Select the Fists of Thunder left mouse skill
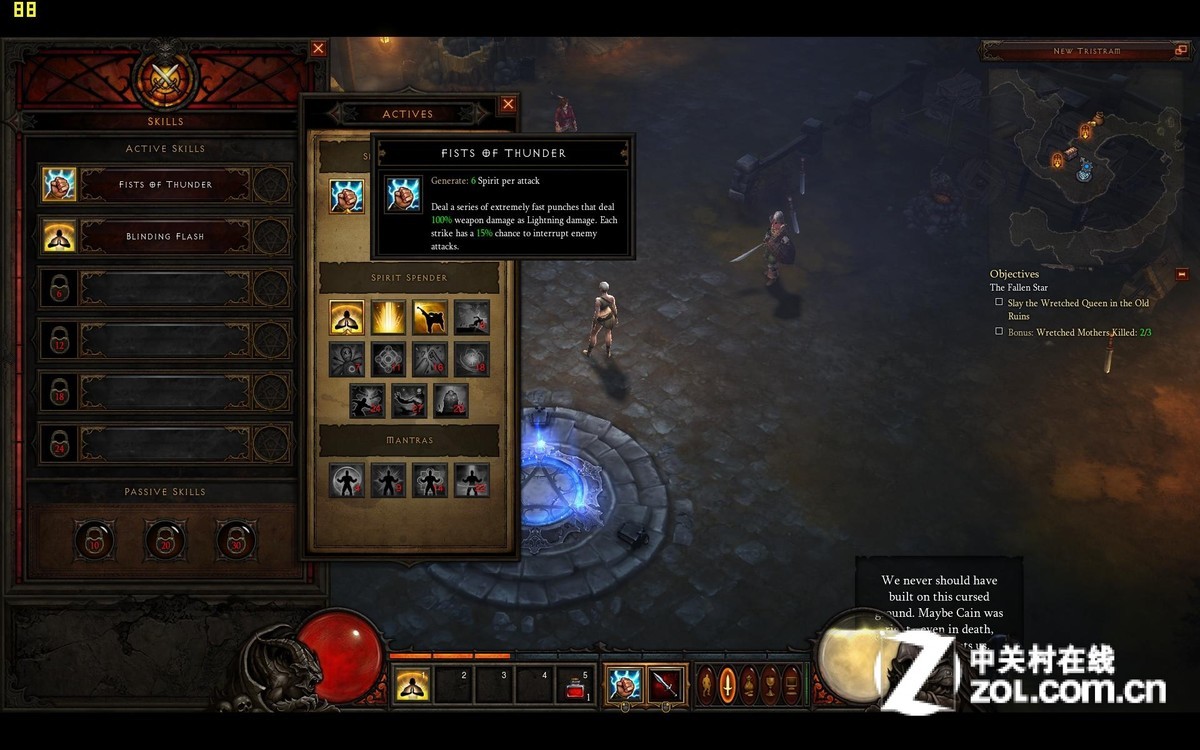Screen dimensions: 1200x750 point(625,685)
